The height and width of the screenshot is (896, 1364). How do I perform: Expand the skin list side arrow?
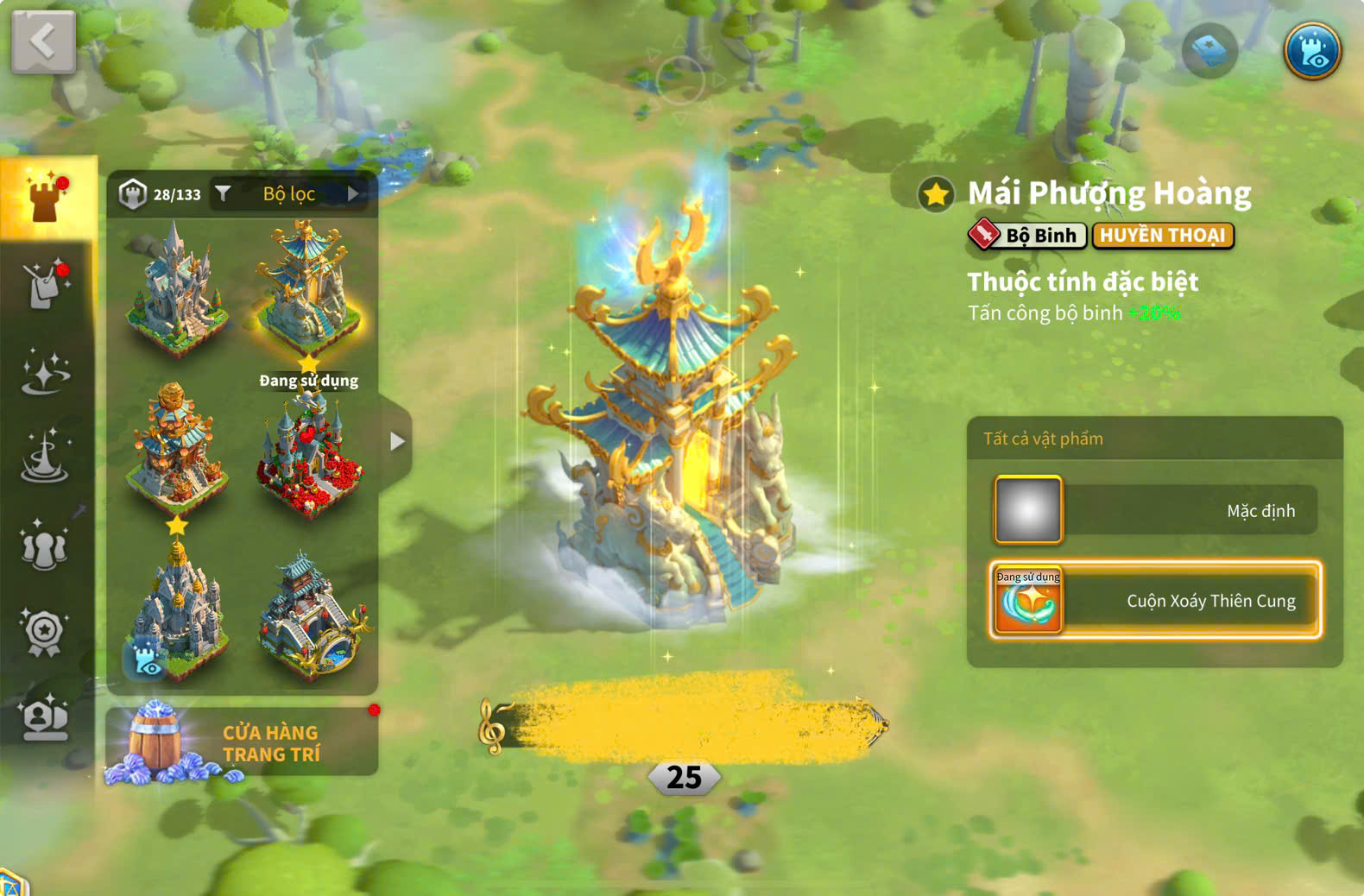[396, 441]
